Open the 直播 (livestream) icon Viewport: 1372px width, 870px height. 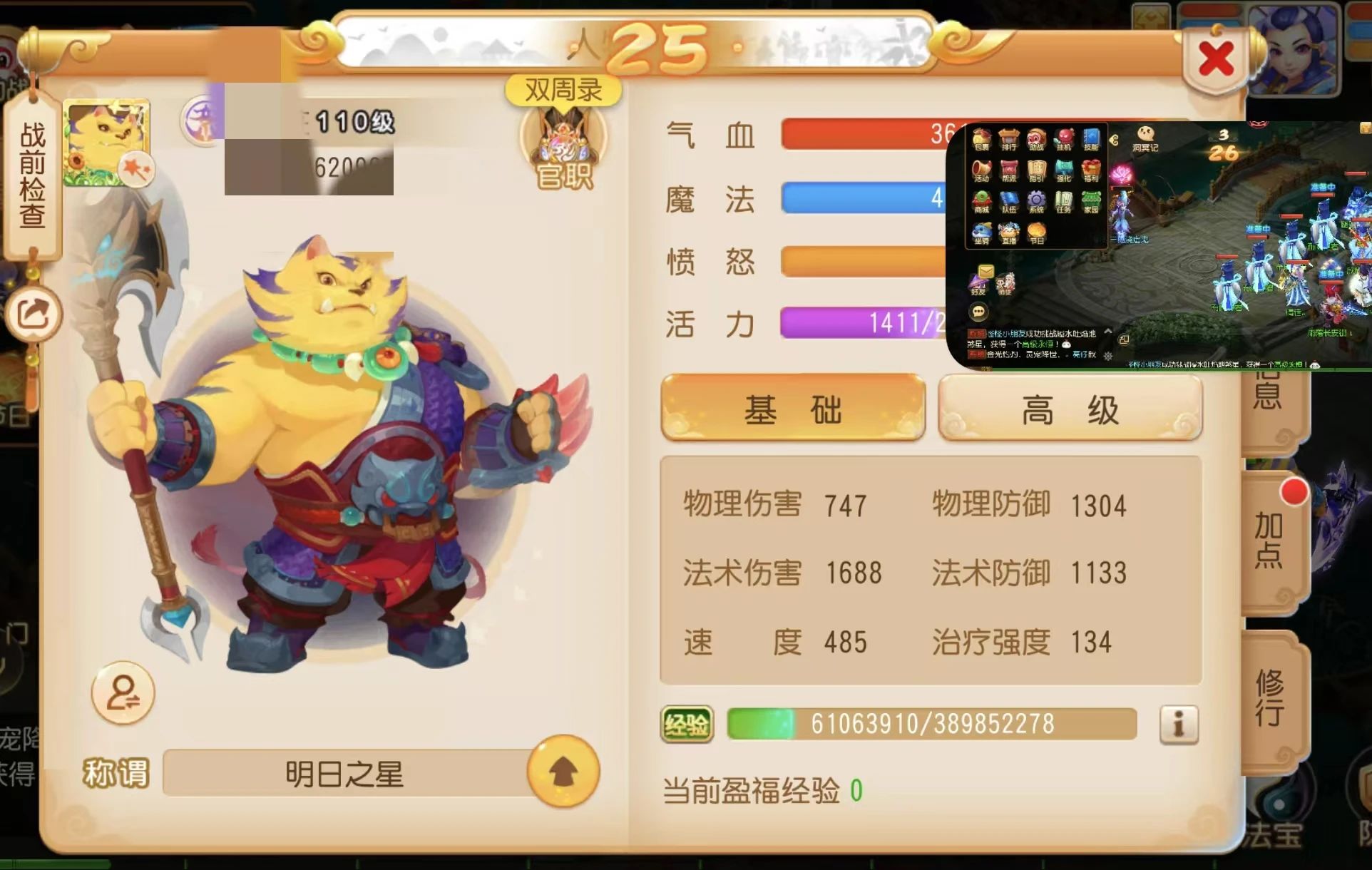(x=1008, y=232)
